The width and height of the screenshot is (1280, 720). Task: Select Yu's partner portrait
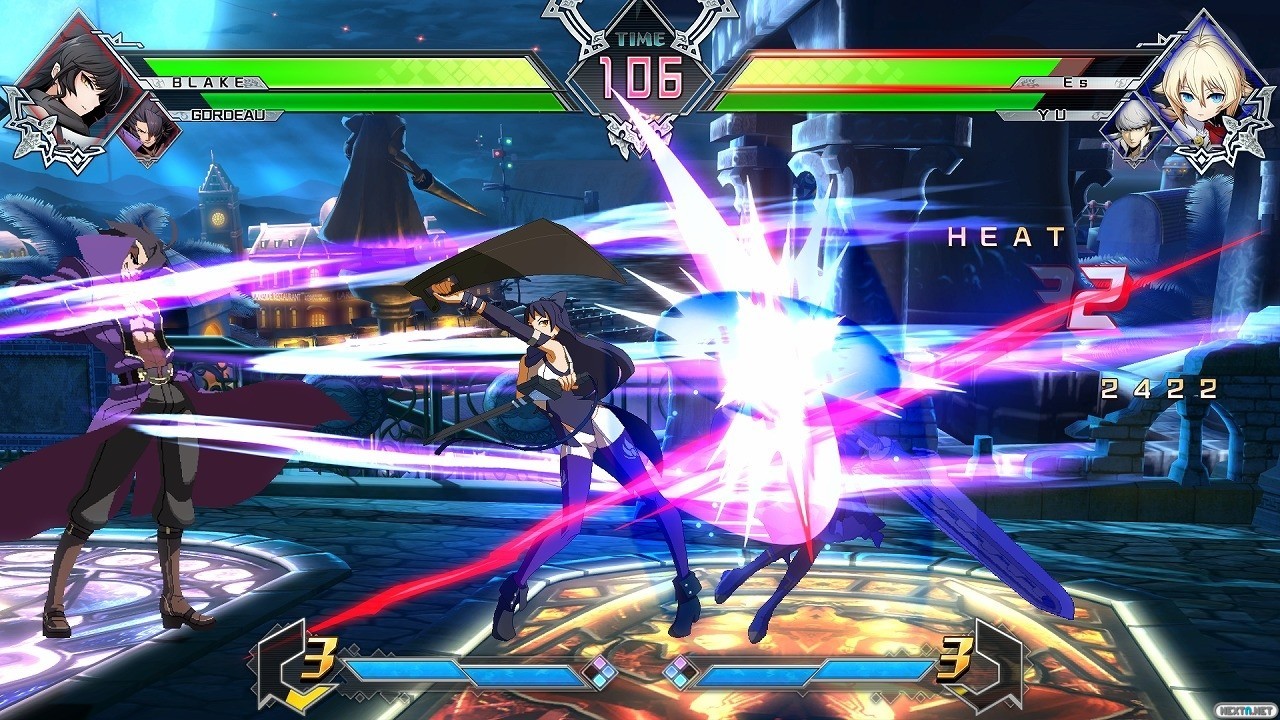click(1132, 130)
